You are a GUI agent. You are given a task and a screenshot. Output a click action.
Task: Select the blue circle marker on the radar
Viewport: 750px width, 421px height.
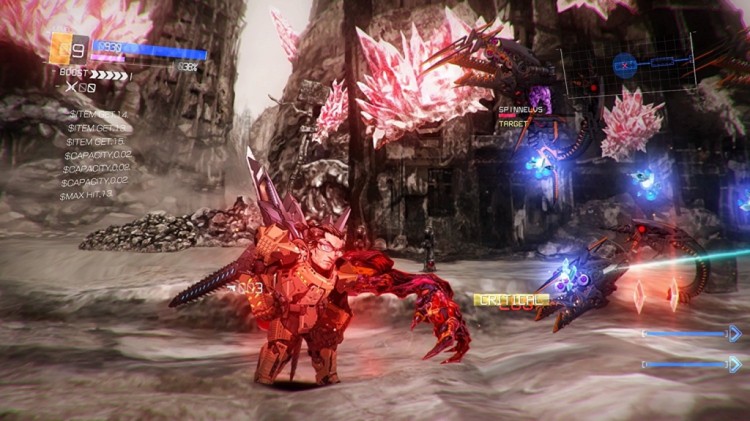pos(625,66)
